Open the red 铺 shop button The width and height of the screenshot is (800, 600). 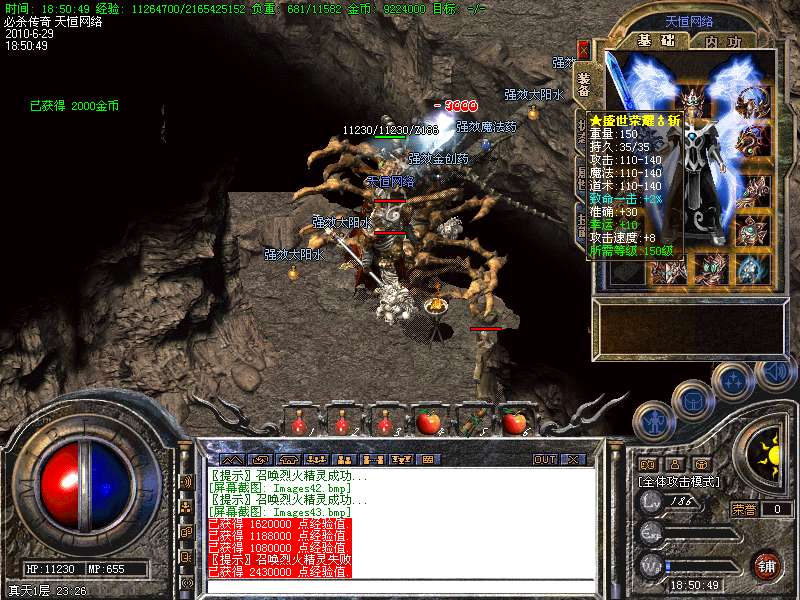[x=766, y=565]
